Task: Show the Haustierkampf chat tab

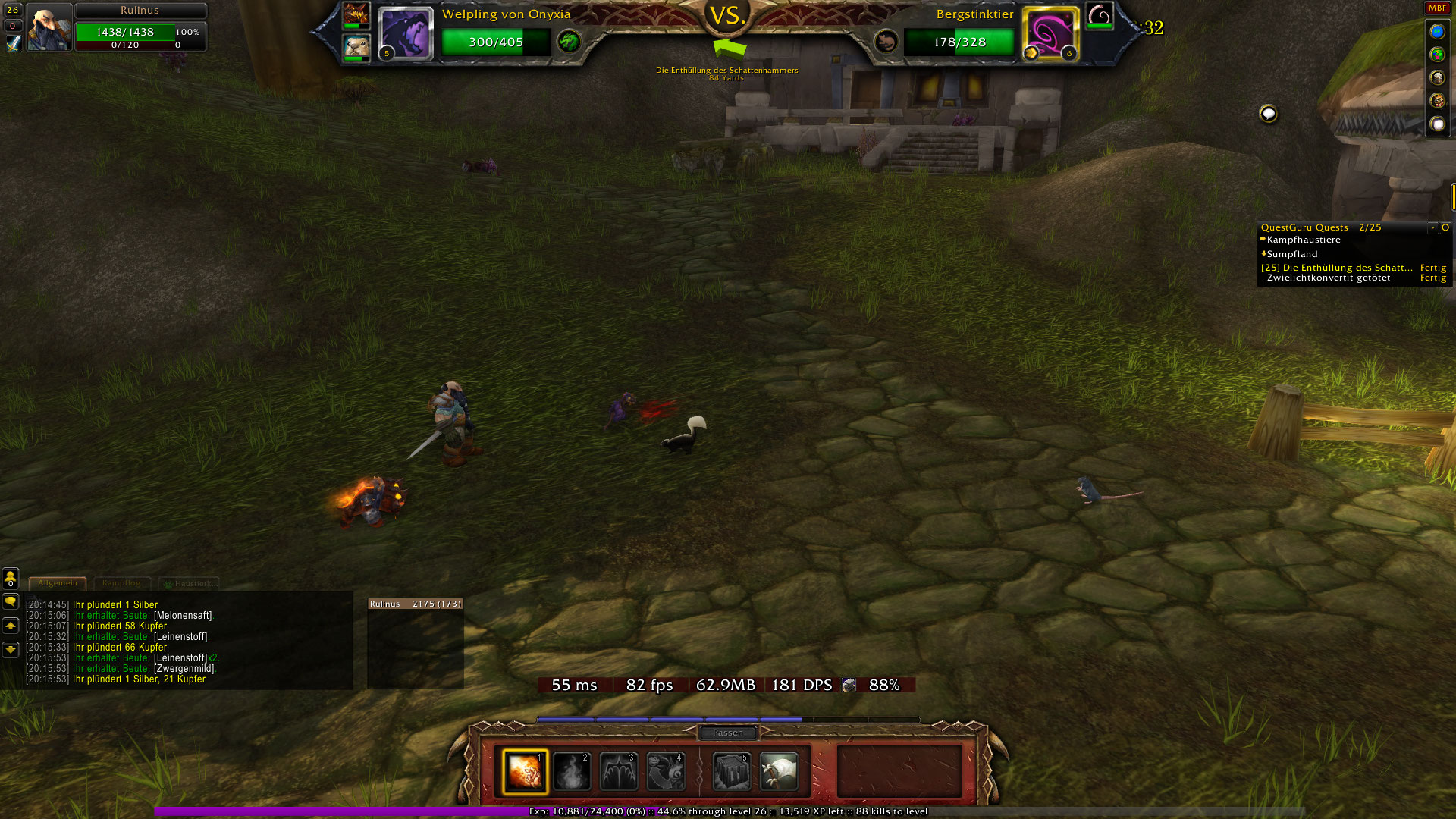Action: coord(190,583)
